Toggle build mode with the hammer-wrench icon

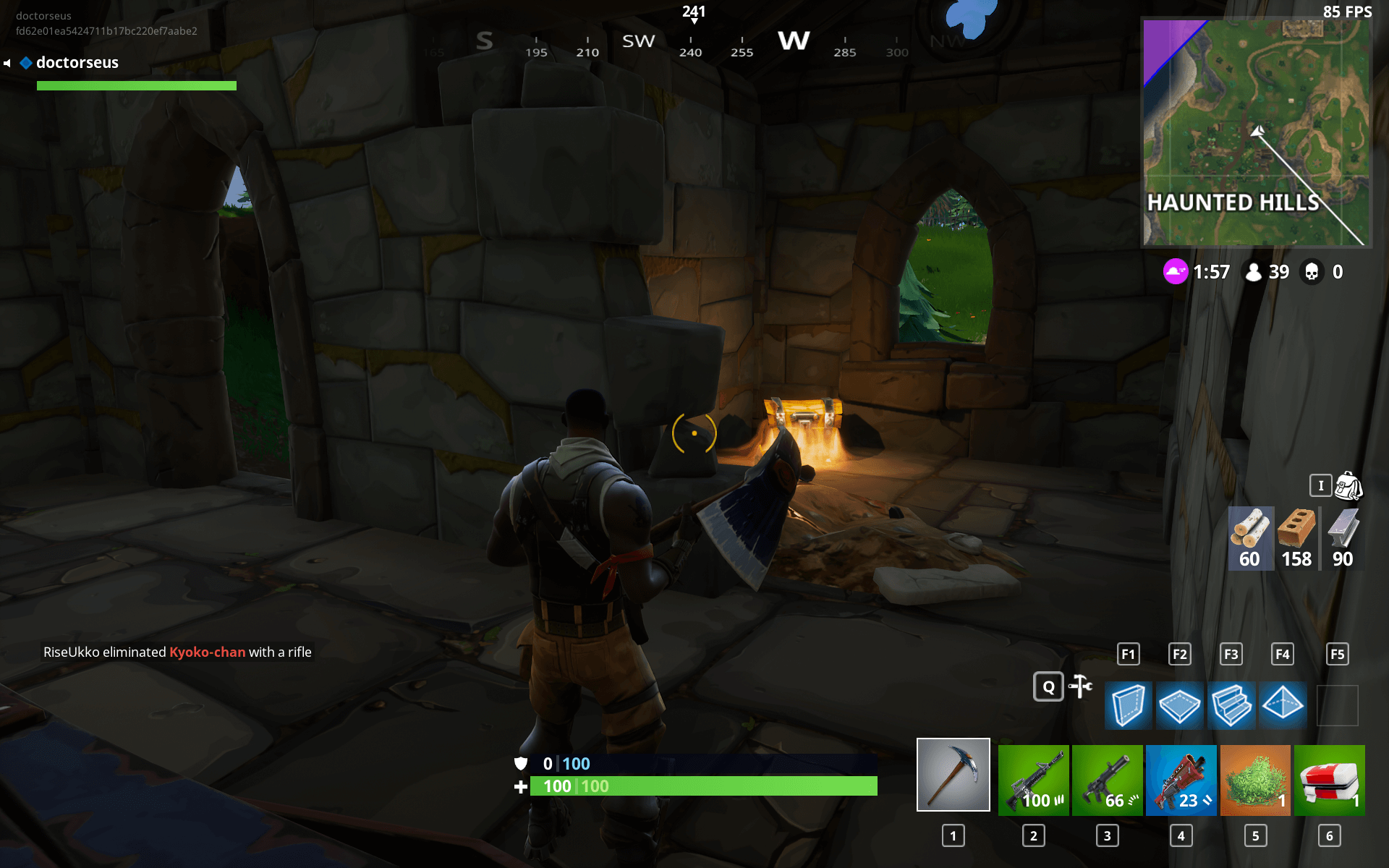point(1080,686)
